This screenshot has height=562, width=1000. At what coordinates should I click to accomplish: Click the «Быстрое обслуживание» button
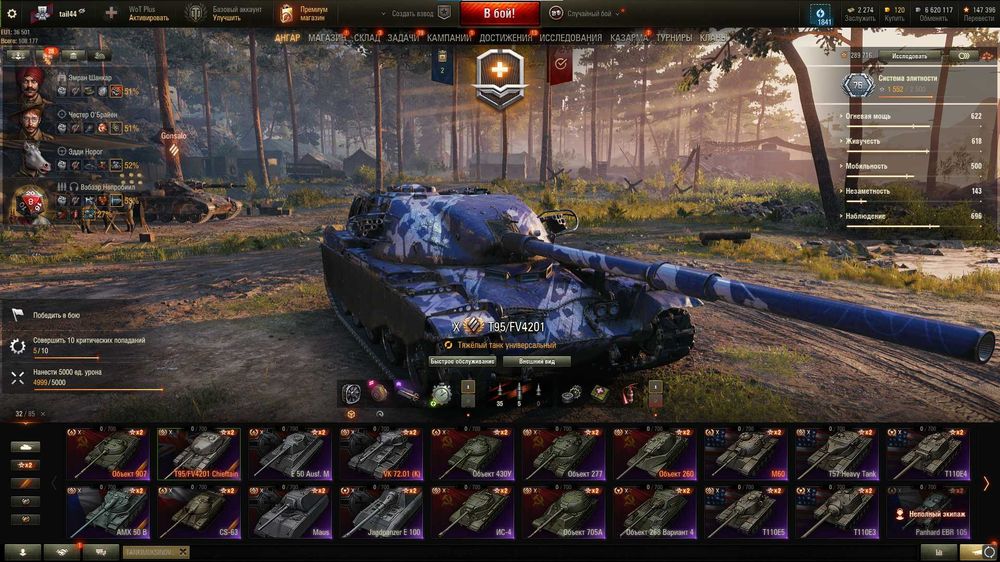click(463, 361)
